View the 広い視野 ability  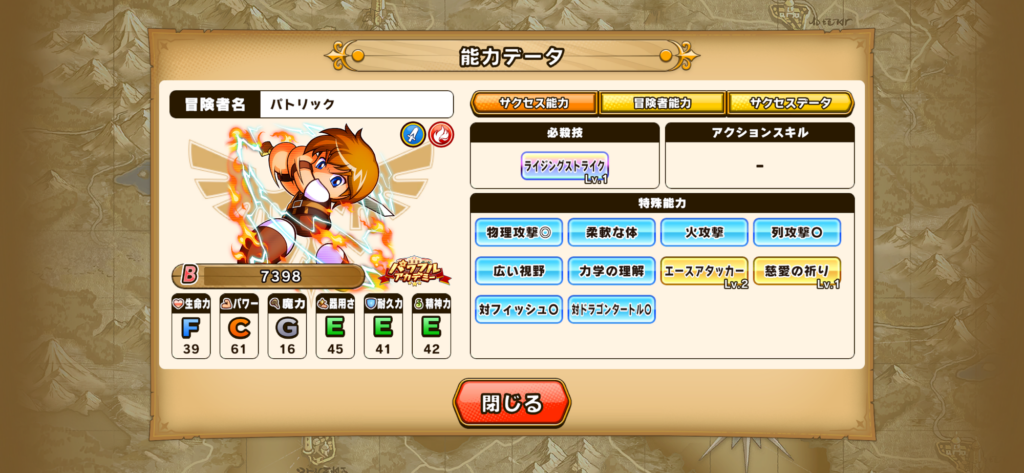519,271
